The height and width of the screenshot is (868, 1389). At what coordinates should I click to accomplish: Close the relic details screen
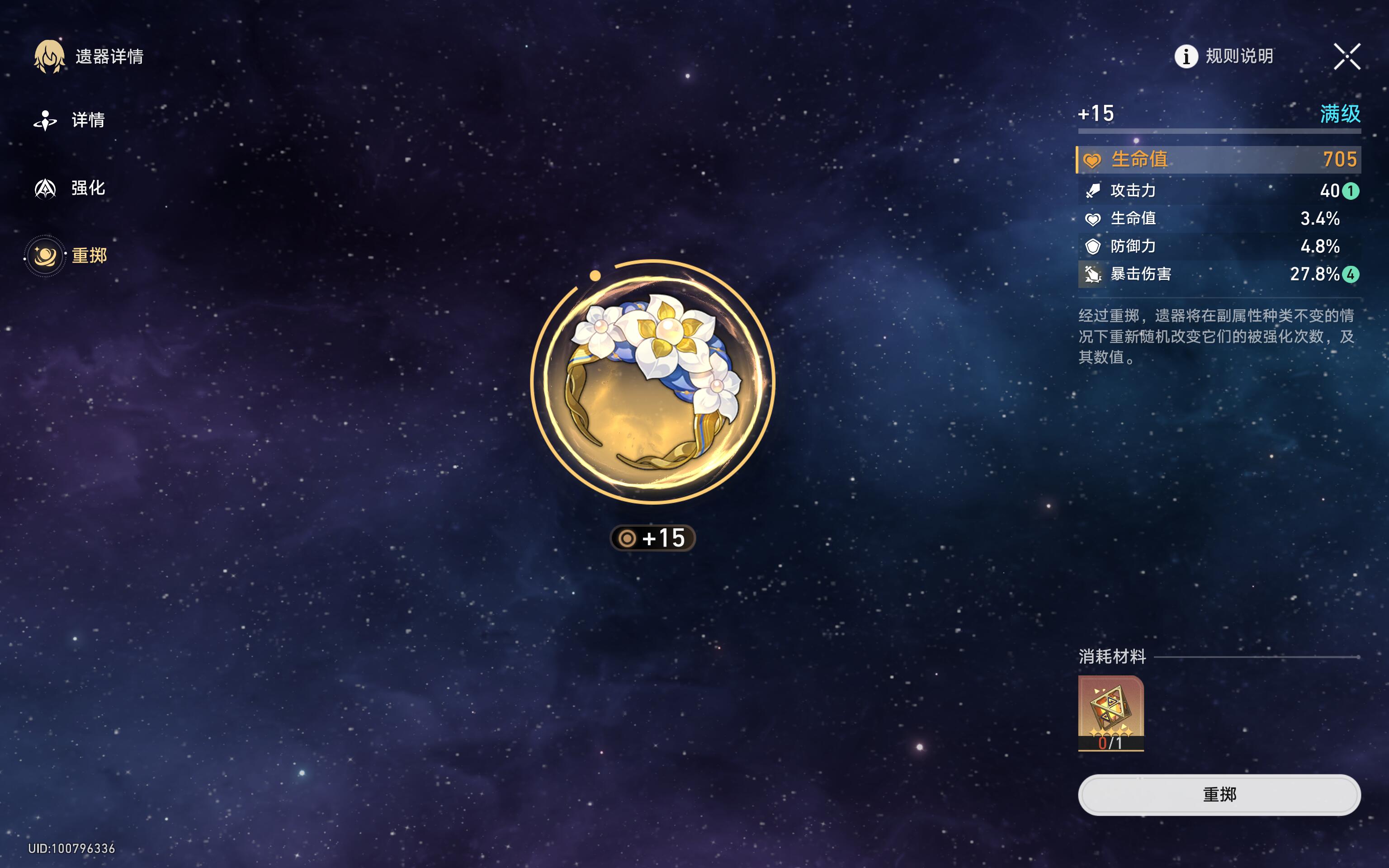click(x=1346, y=56)
